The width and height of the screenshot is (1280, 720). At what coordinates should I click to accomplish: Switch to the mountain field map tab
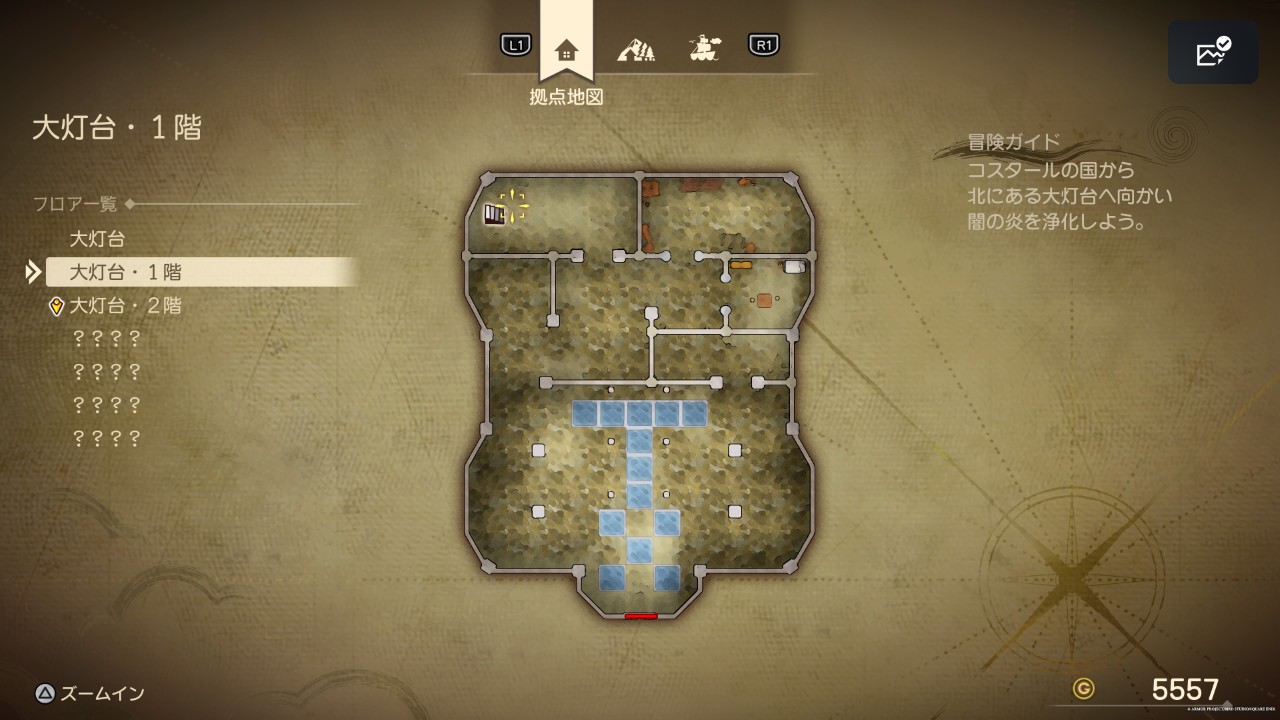tap(635, 48)
